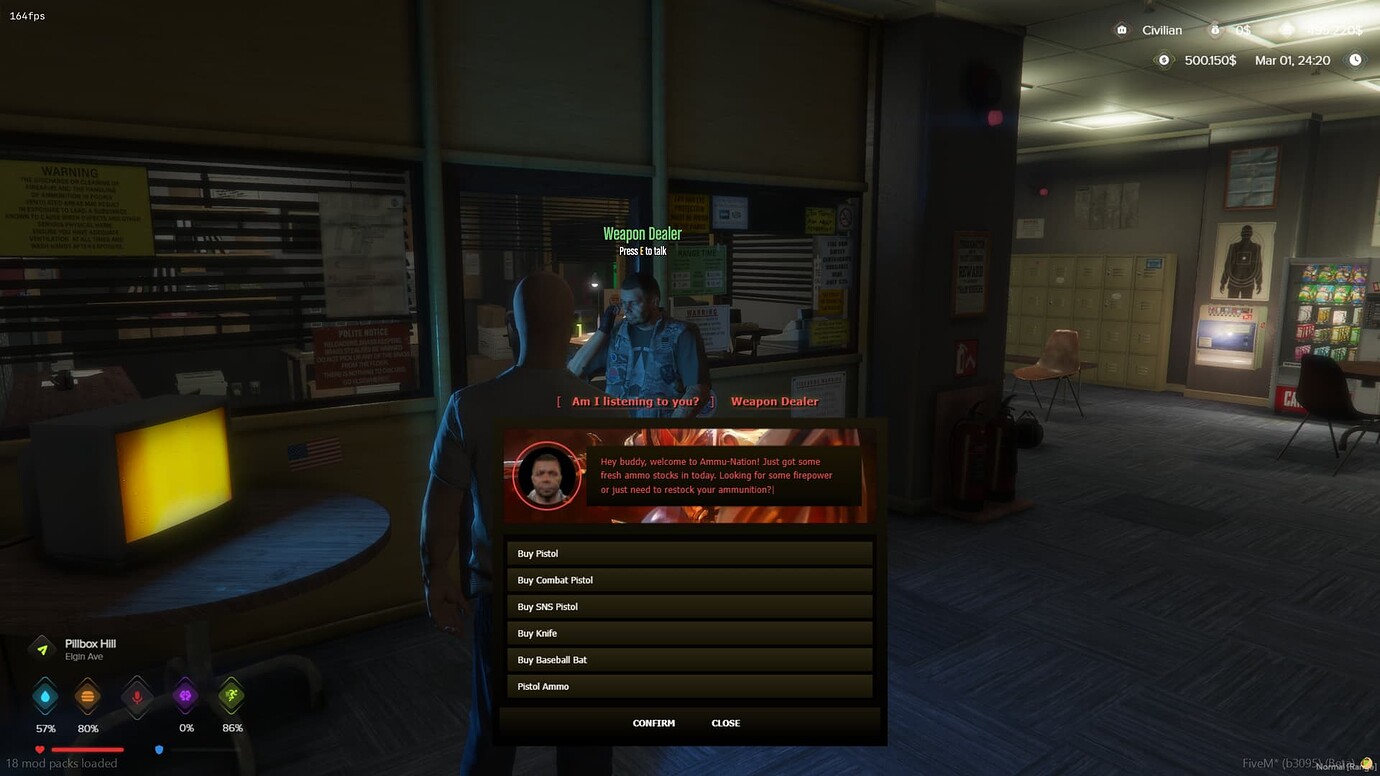Click the green stamina runner icon

pyautogui.click(x=231, y=698)
